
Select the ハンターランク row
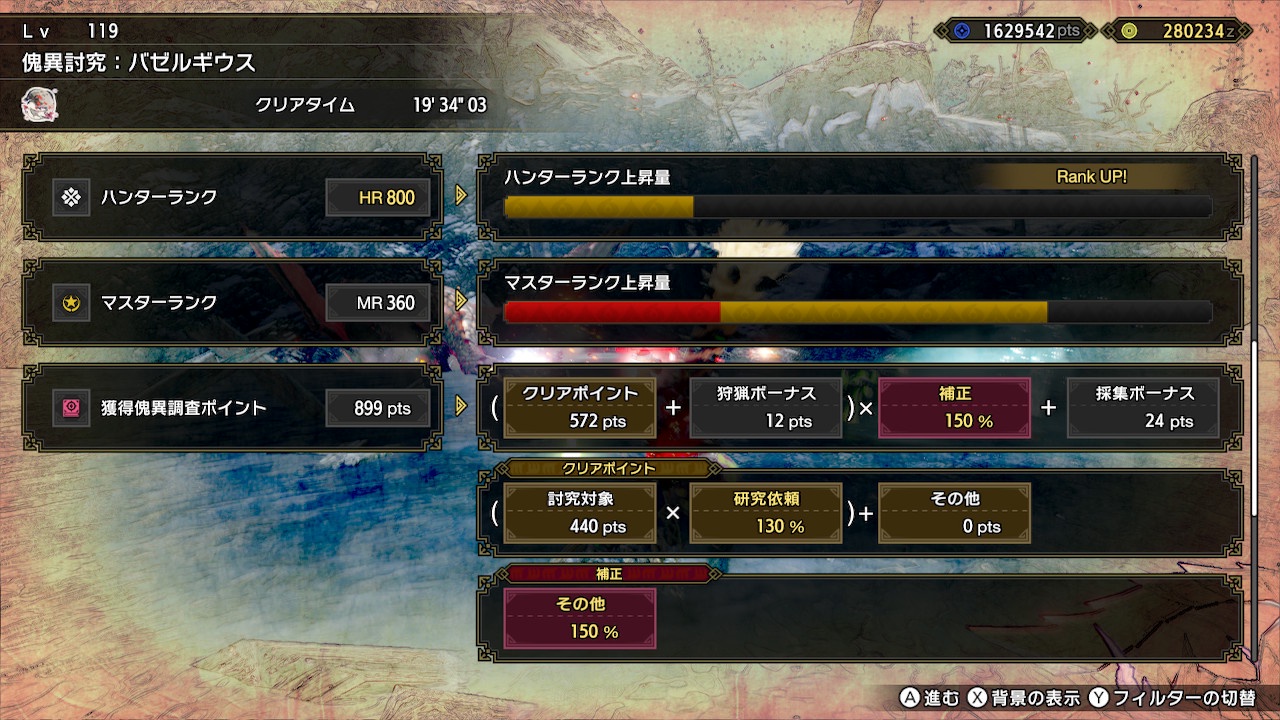pos(232,197)
